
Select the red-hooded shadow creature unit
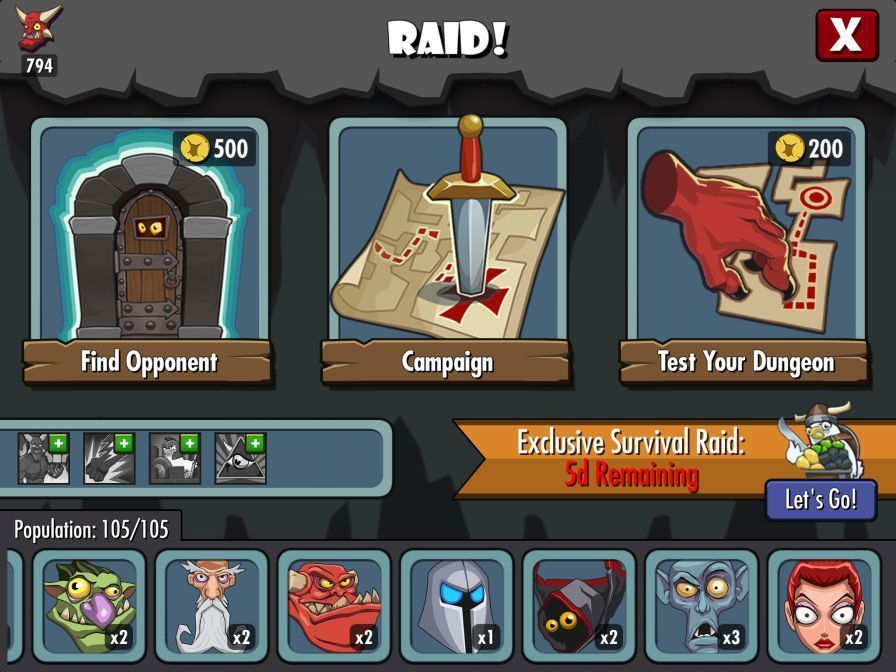point(579,607)
